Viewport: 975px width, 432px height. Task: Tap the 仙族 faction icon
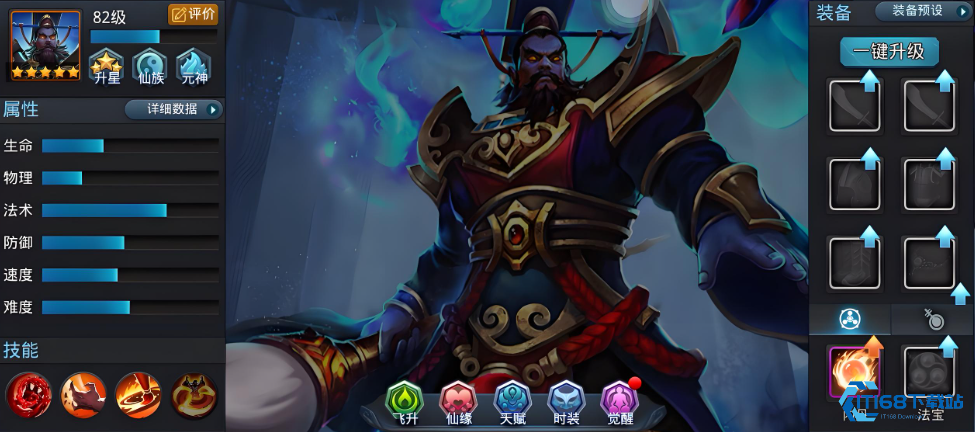[x=149, y=66]
